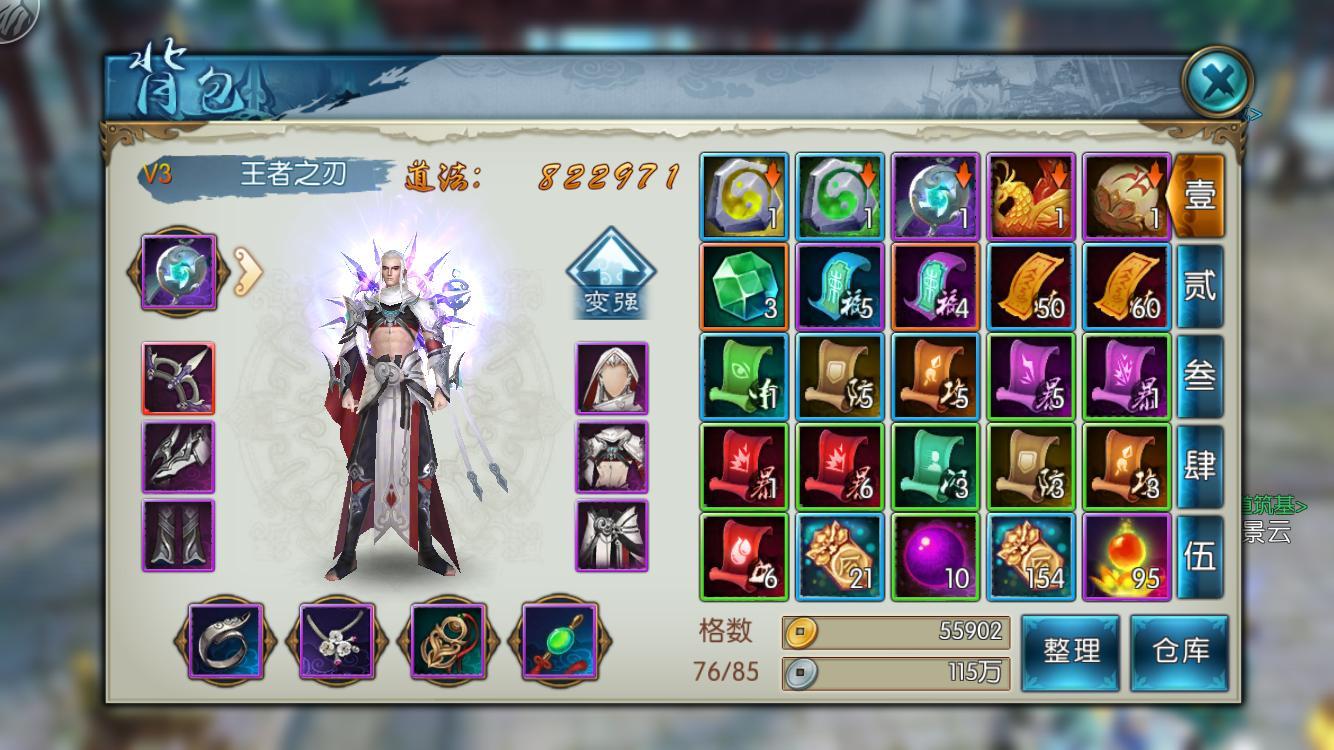The height and width of the screenshot is (750, 1334).
Task: Inspect the equipped flower necklace
Action: click(x=336, y=641)
